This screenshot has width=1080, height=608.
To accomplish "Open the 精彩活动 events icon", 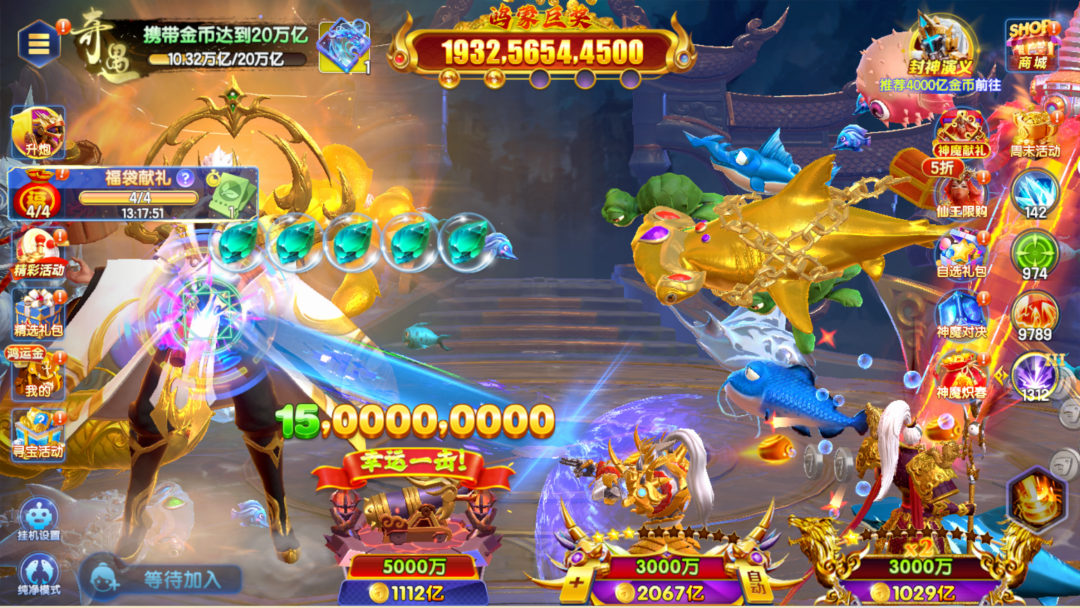I will [38, 254].
